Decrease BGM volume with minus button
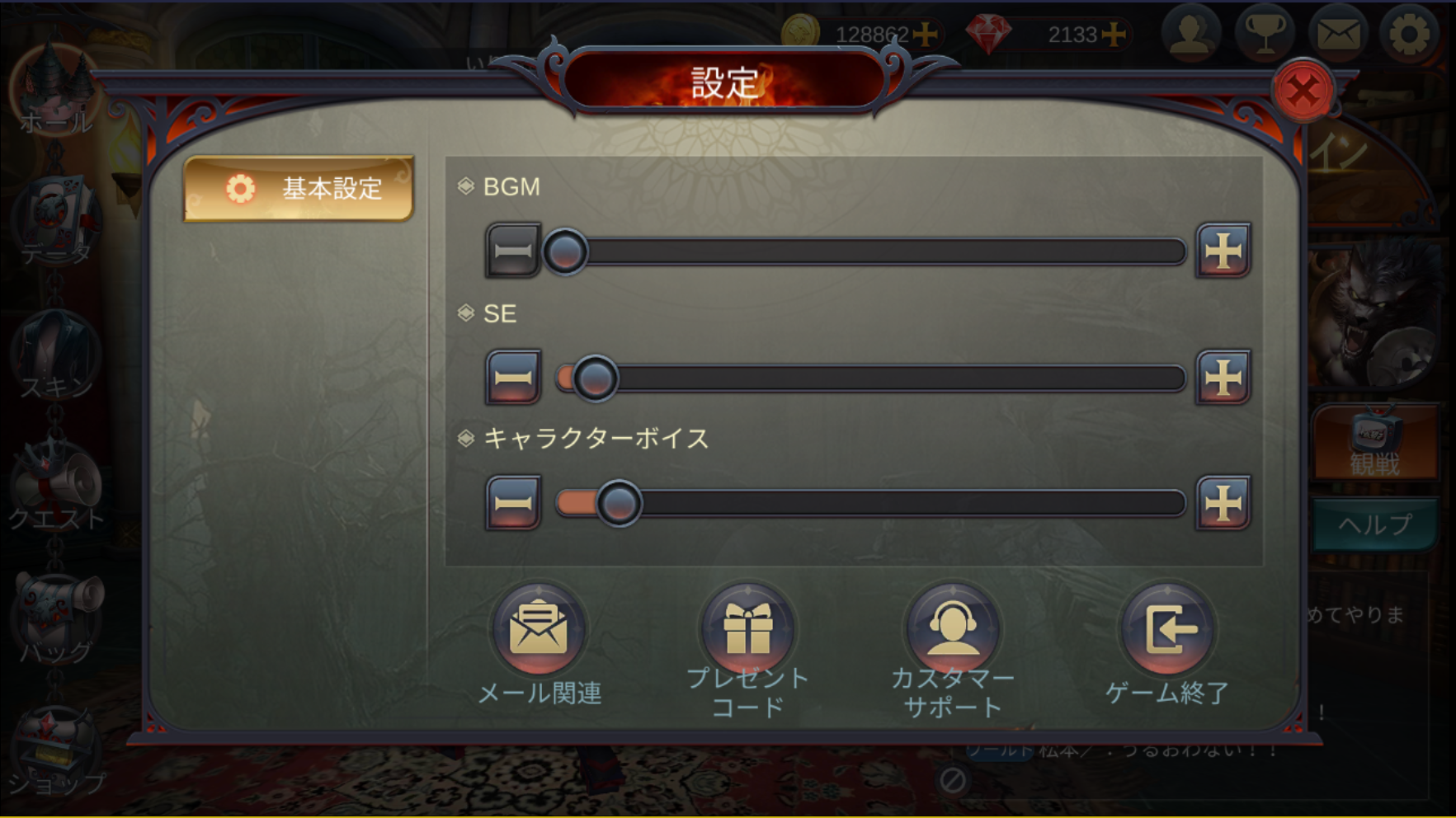 tap(512, 250)
